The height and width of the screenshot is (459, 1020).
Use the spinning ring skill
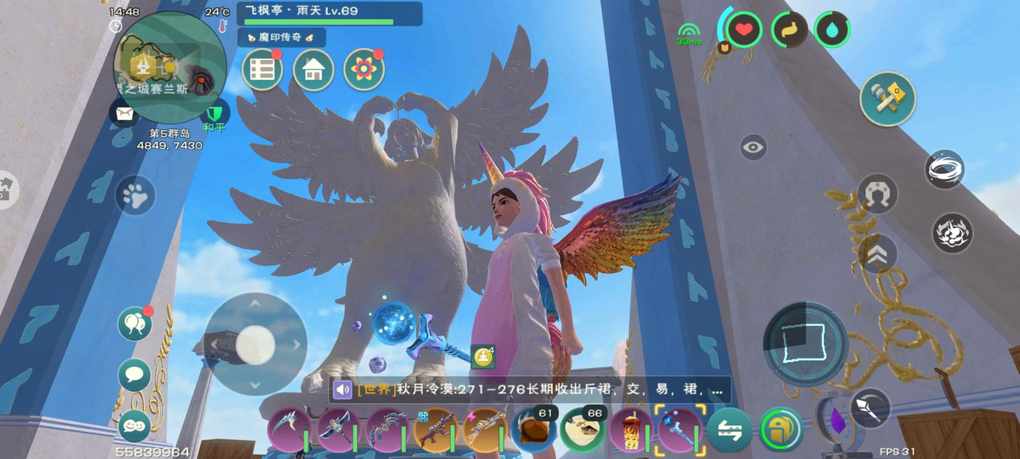(944, 170)
